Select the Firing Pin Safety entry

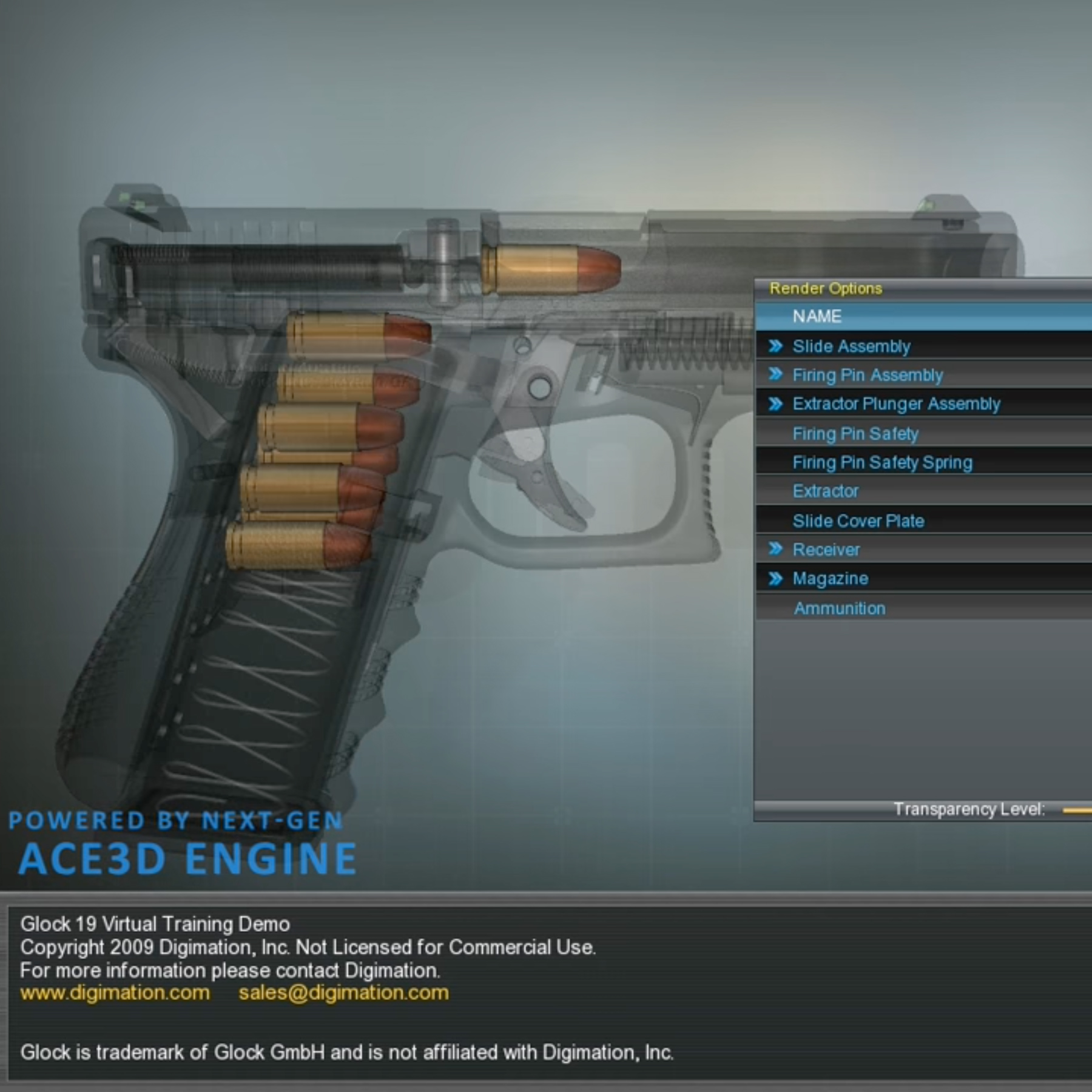(x=855, y=434)
